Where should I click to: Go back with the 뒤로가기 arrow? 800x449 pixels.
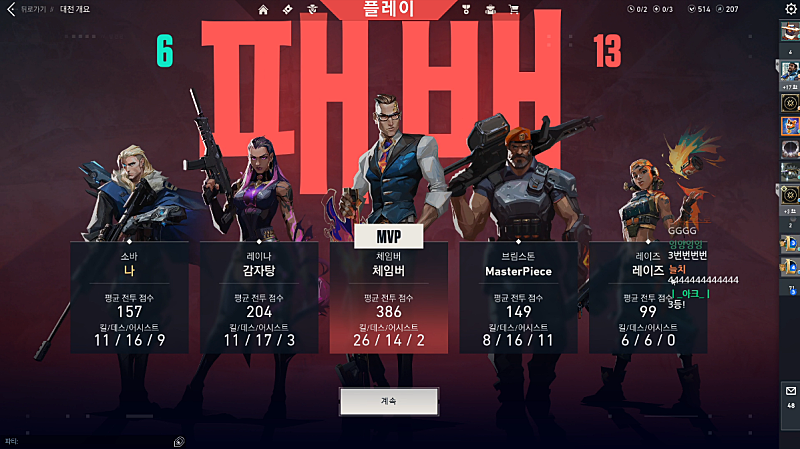13,9
